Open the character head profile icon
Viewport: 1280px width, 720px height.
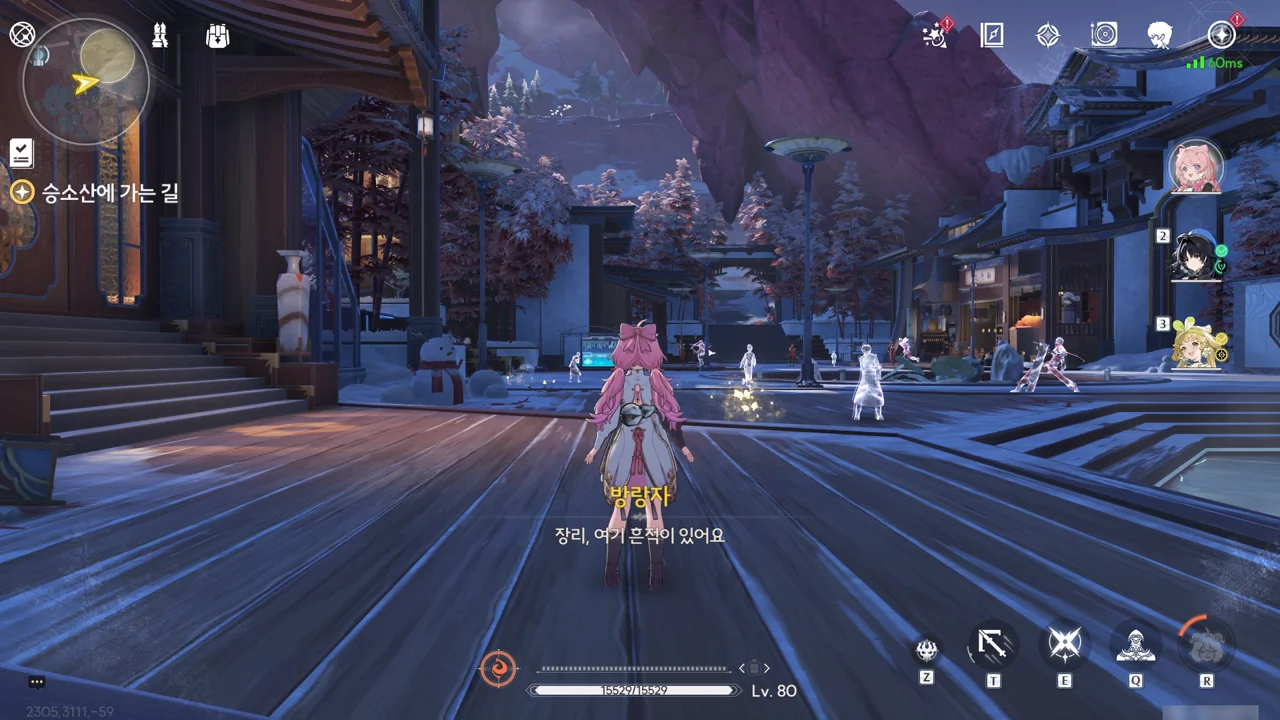click(x=1160, y=35)
